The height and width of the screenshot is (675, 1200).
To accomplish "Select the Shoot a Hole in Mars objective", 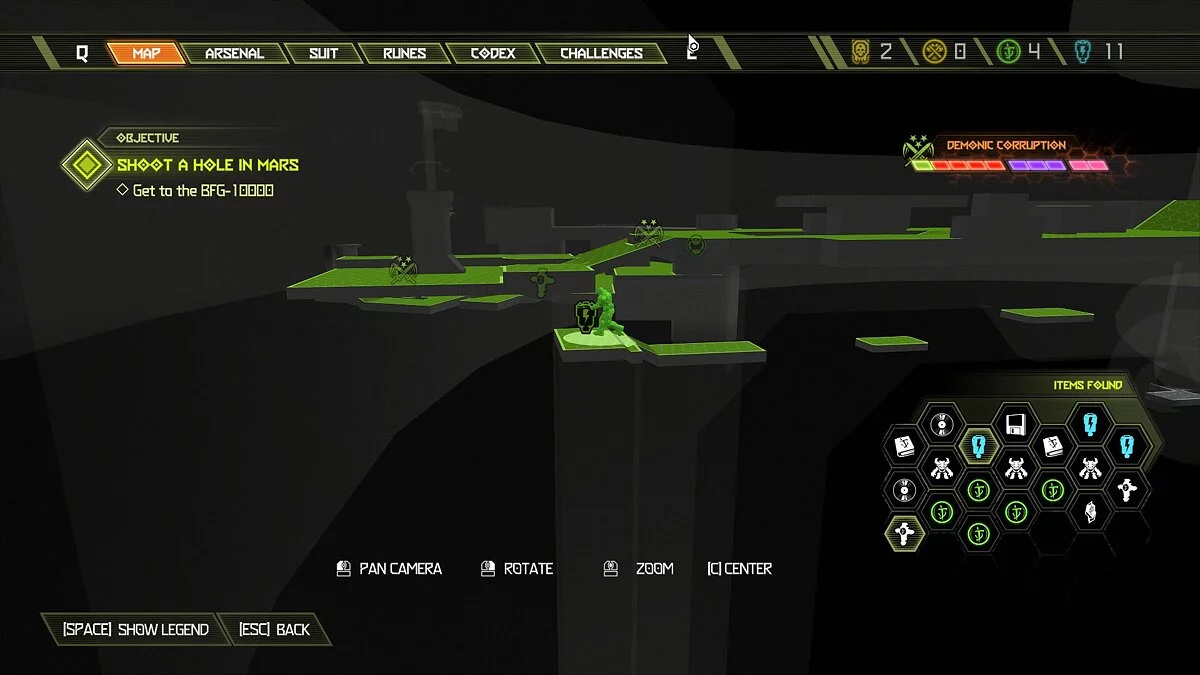I will coord(208,165).
